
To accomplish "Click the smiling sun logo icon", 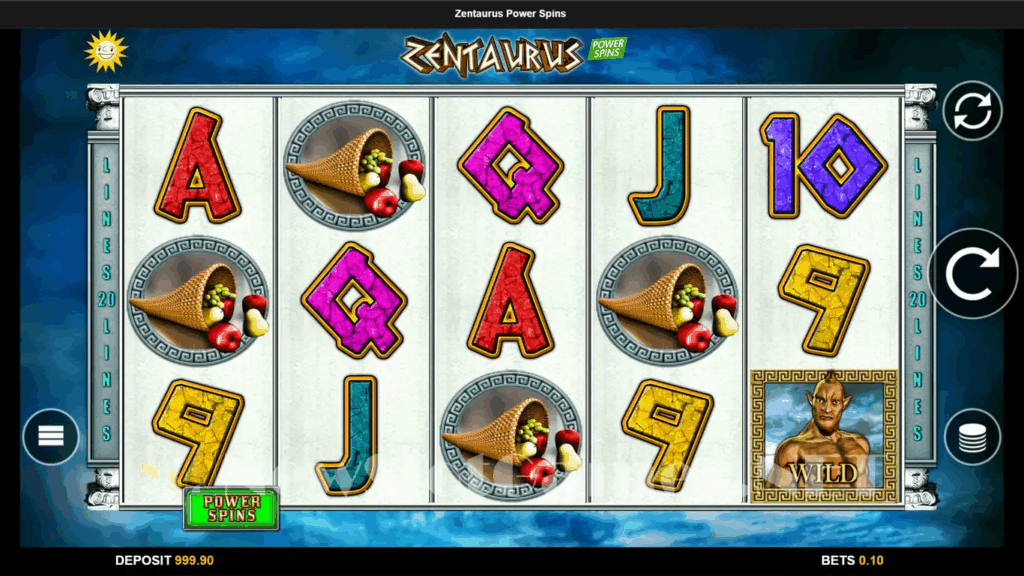I will (x=105, y=51).
